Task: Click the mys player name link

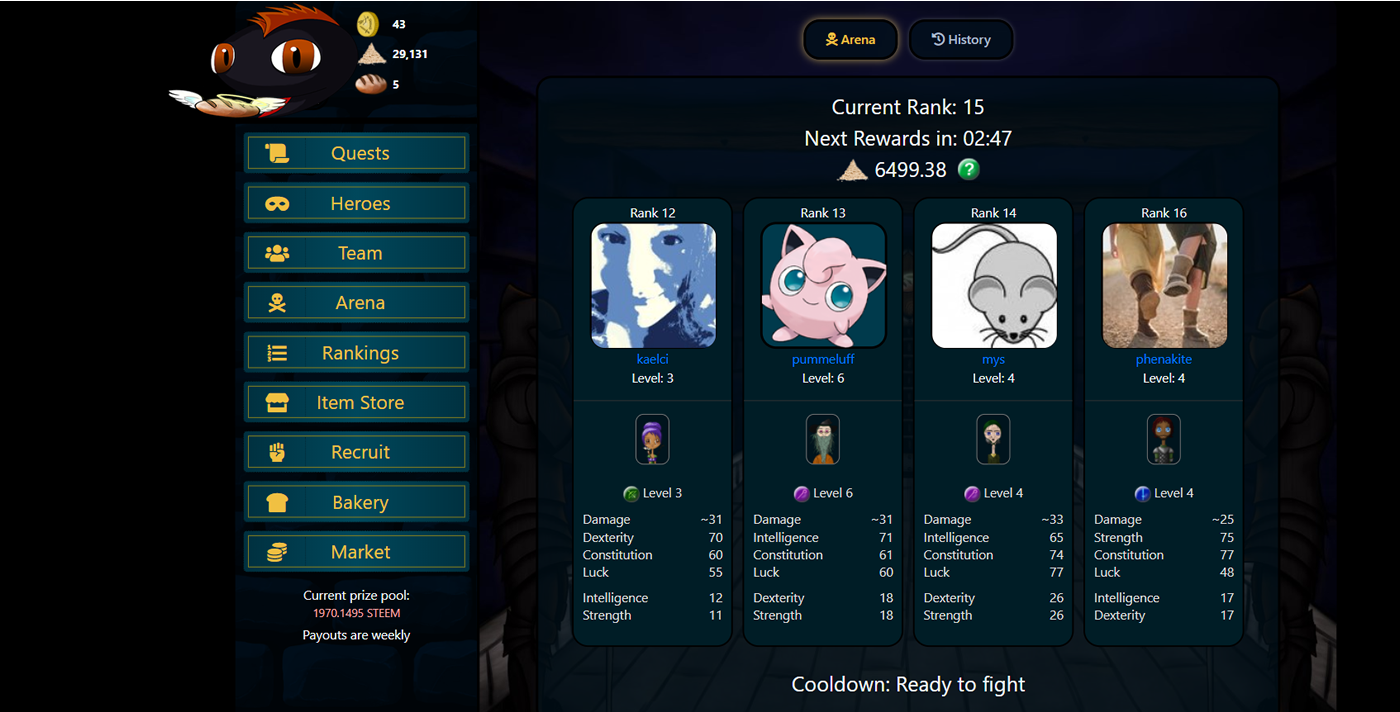Action: coord(993,359)
